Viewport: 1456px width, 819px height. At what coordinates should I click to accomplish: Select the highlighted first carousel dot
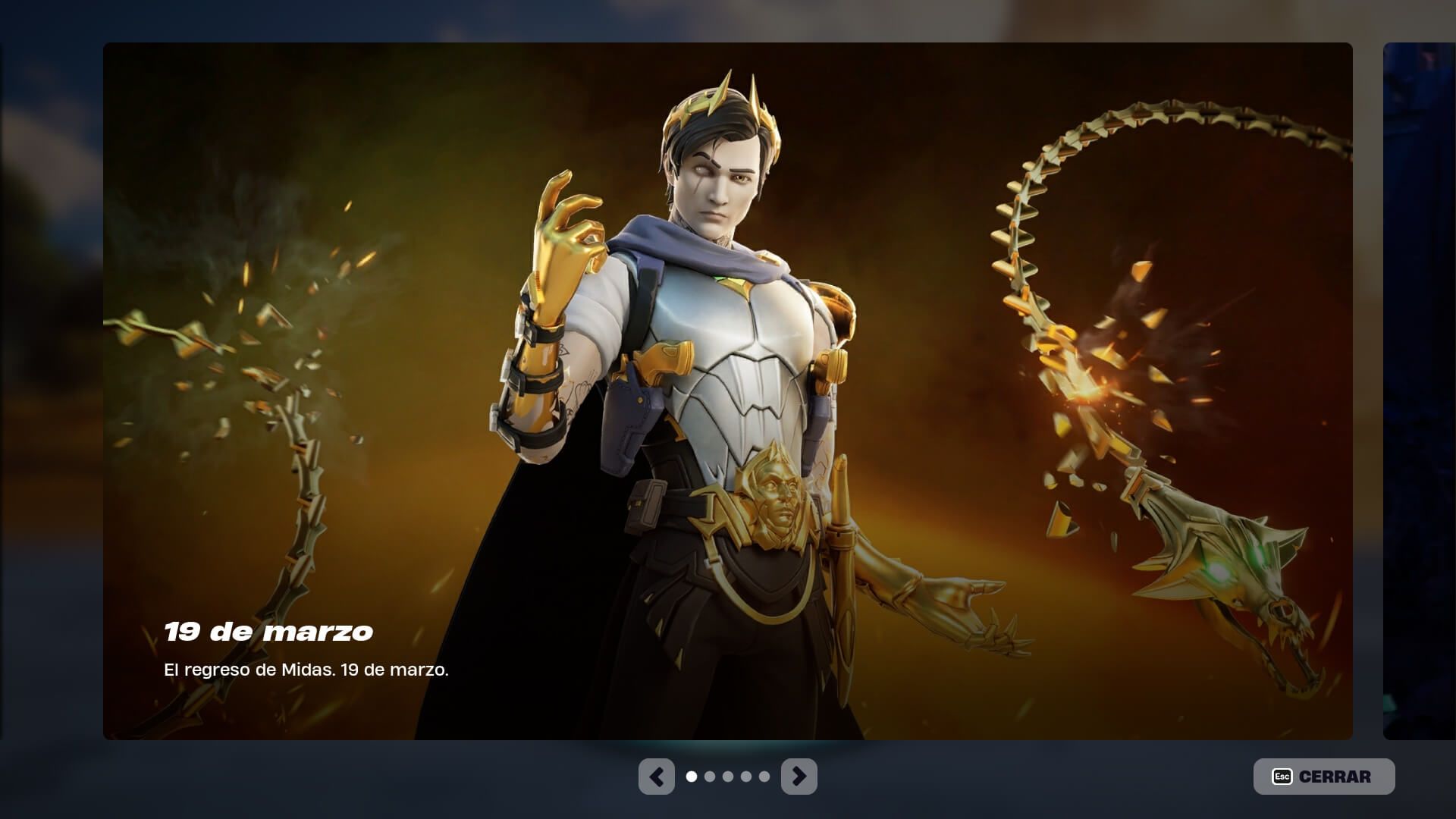coord(692,776)
